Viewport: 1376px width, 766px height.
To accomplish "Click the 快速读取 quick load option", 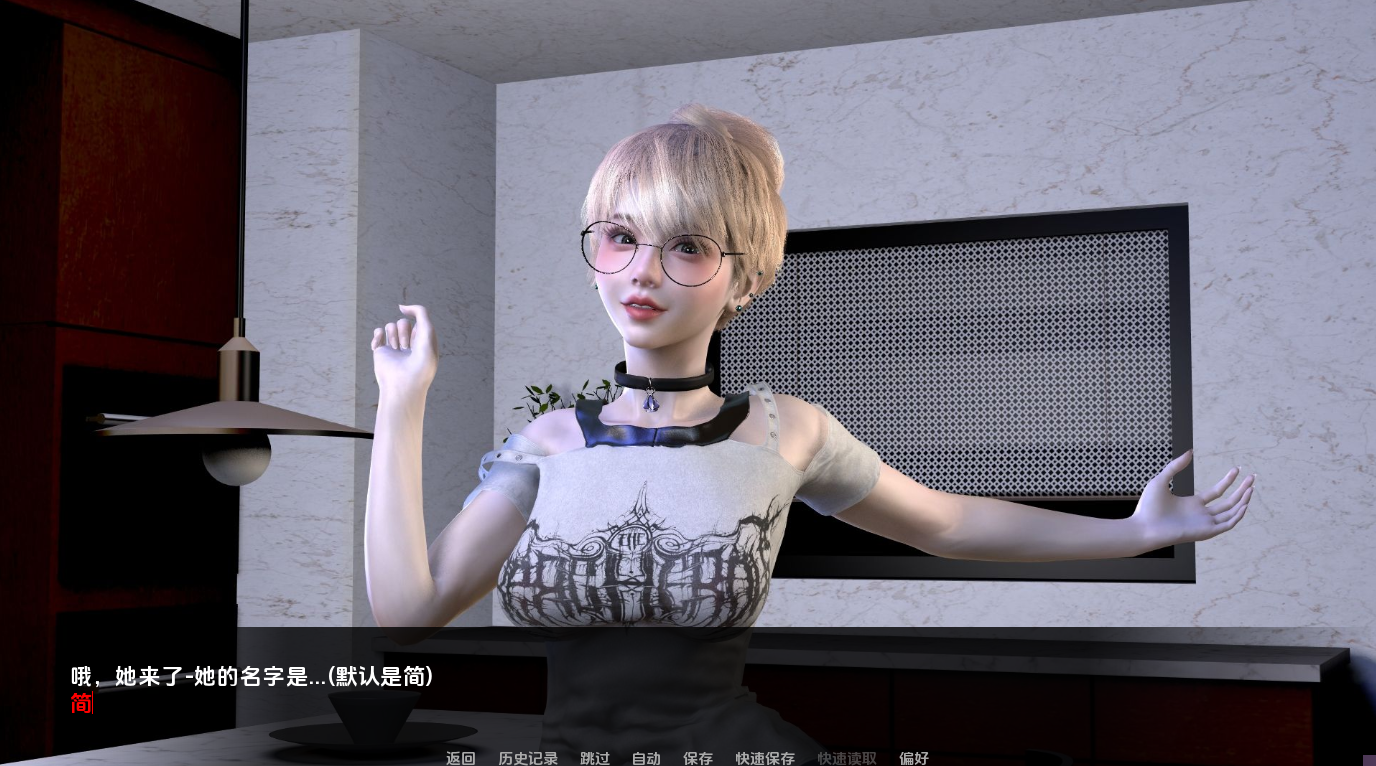I will 846,759.
